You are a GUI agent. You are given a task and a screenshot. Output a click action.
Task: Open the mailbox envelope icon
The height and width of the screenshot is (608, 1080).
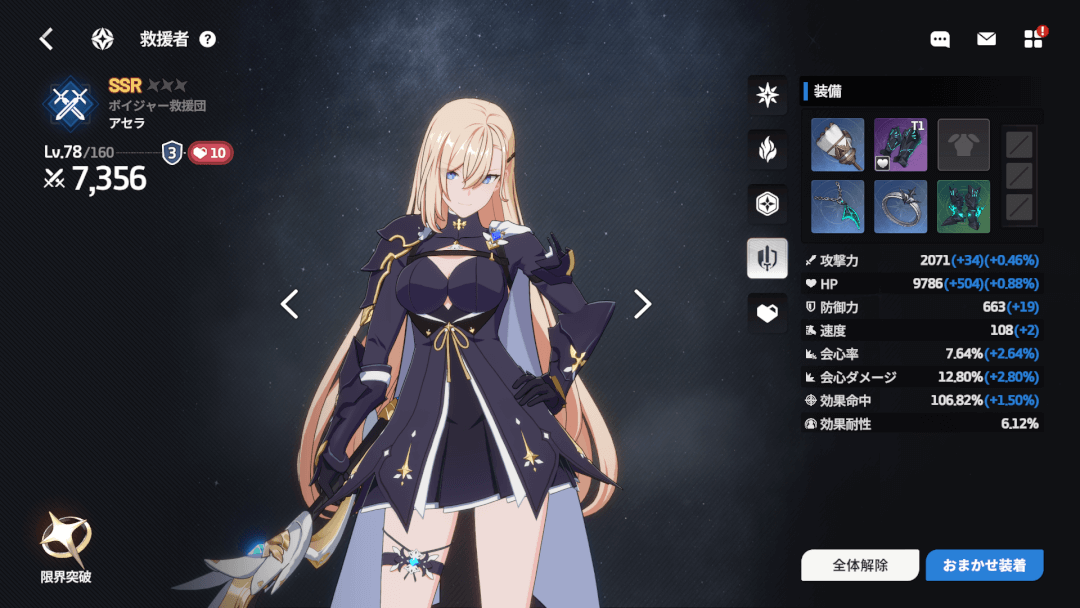coord(986,39)
